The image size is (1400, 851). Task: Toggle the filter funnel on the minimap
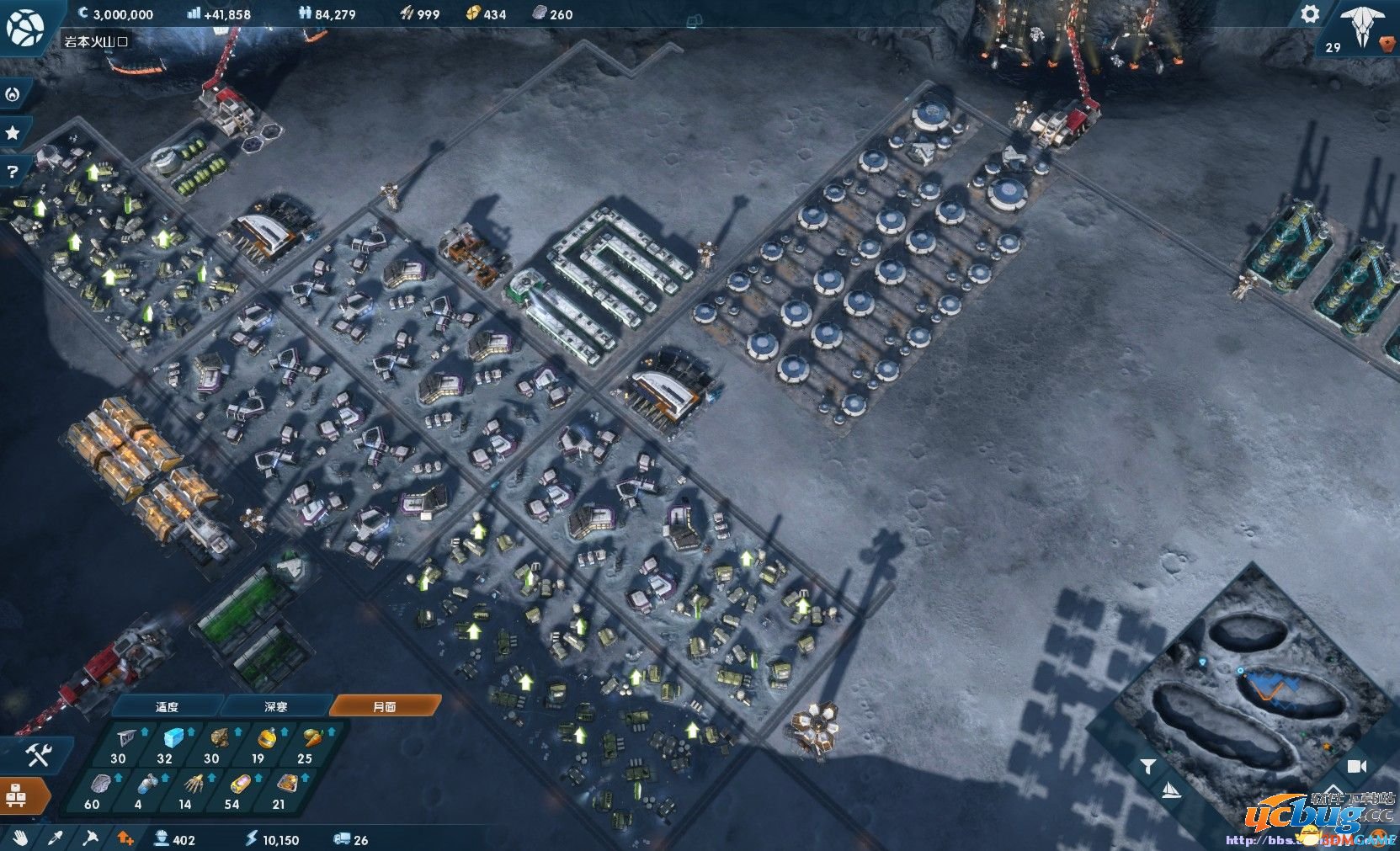(1149, 766)
